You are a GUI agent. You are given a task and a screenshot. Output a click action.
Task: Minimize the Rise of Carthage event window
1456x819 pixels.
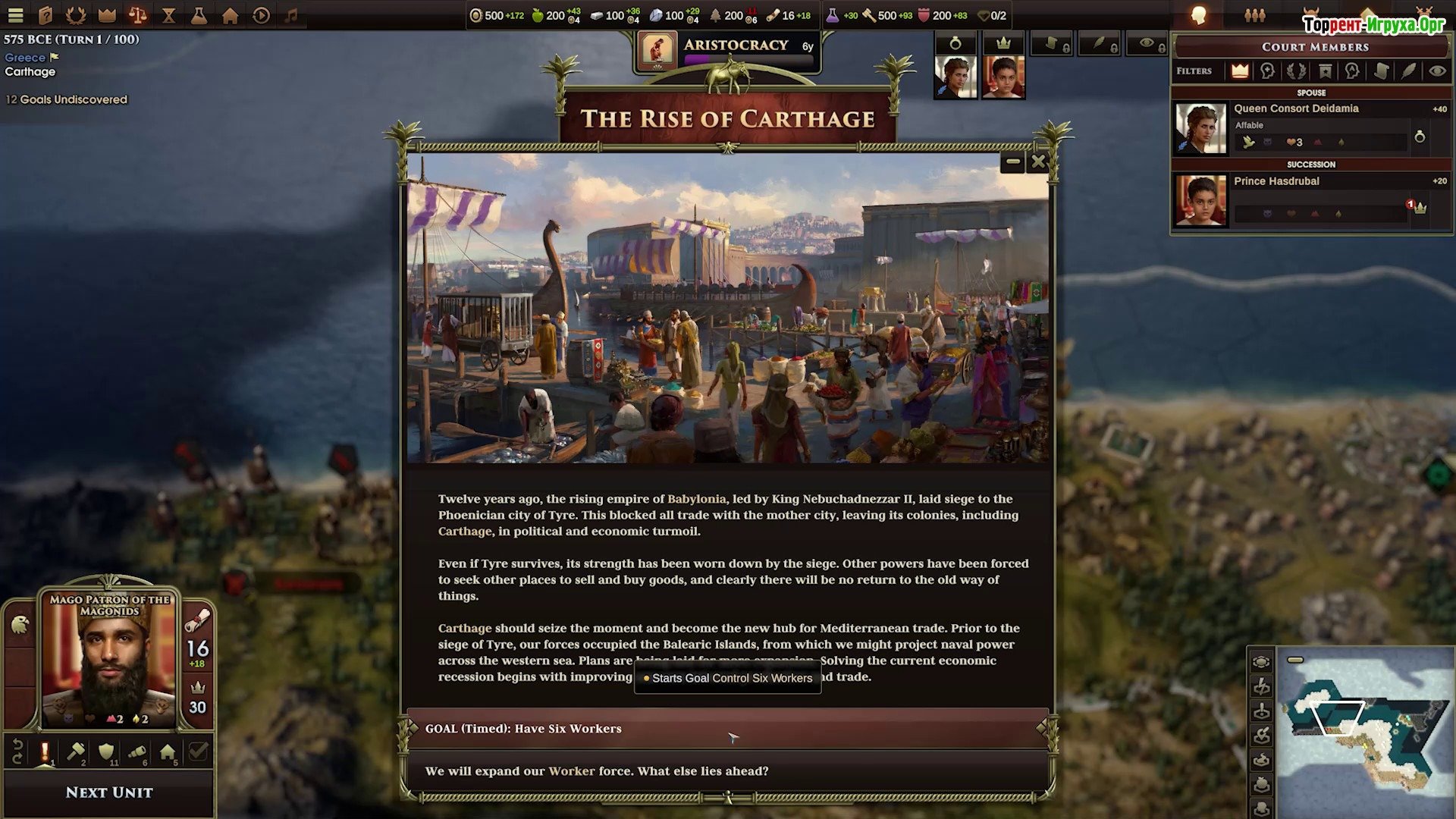tap(1012, 162)
